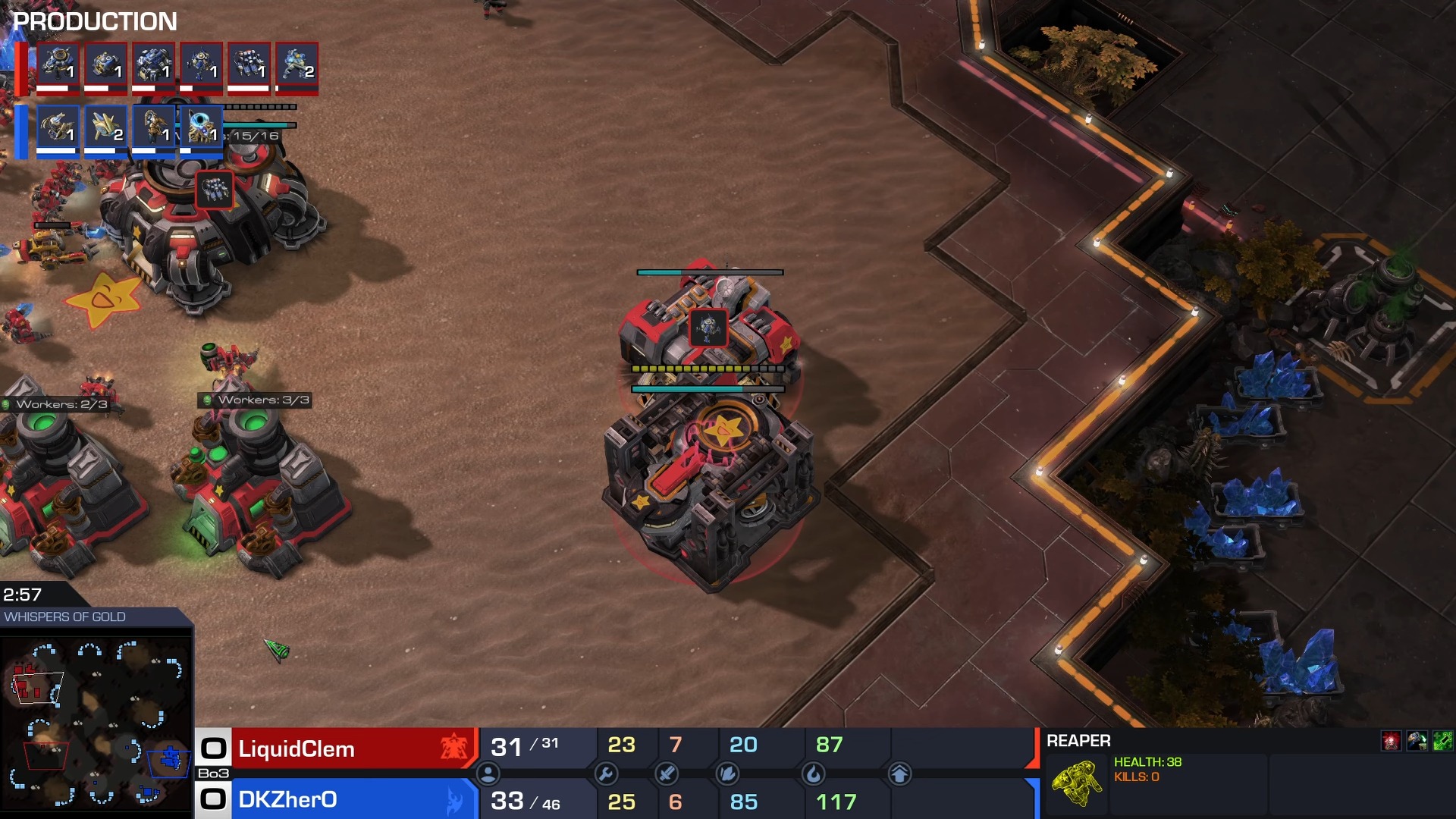Click the flame vespene gas icon
The width and height of the screenshot is (1456, 819).
[813, 773]
